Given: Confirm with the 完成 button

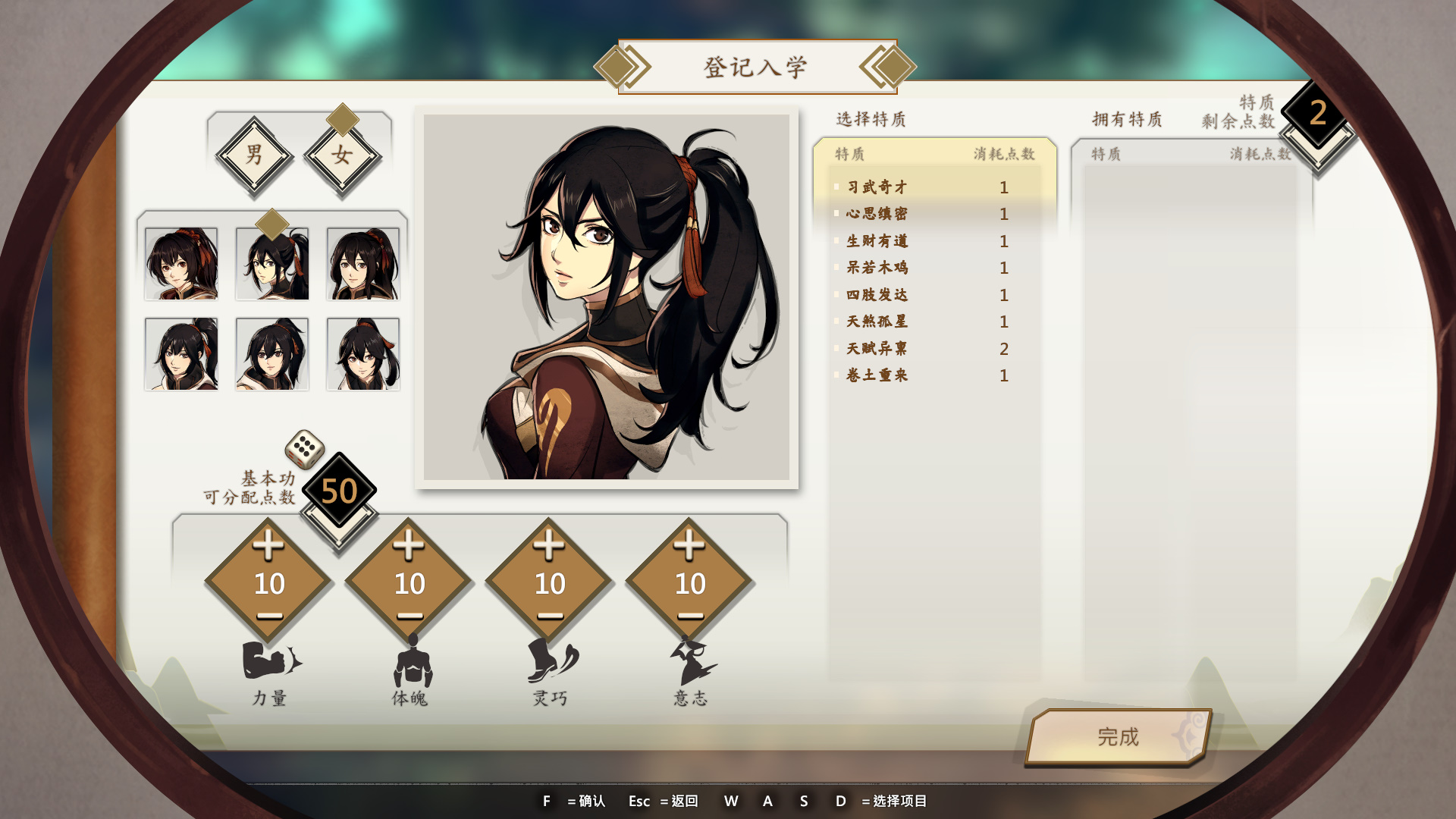Looking at the screenshot, I should tap(1118, 736).
